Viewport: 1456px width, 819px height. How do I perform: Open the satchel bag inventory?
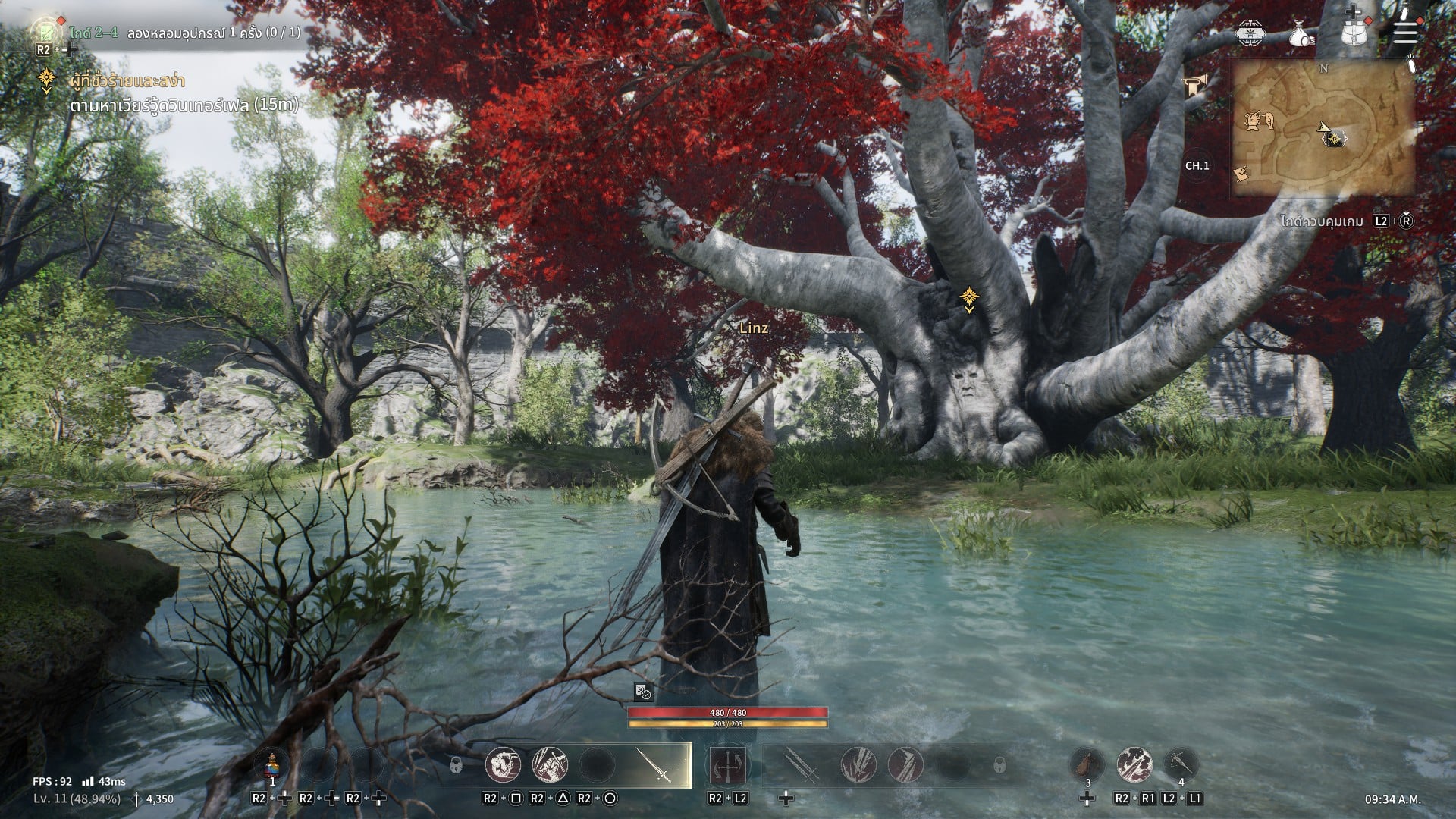coord(1354,33)
